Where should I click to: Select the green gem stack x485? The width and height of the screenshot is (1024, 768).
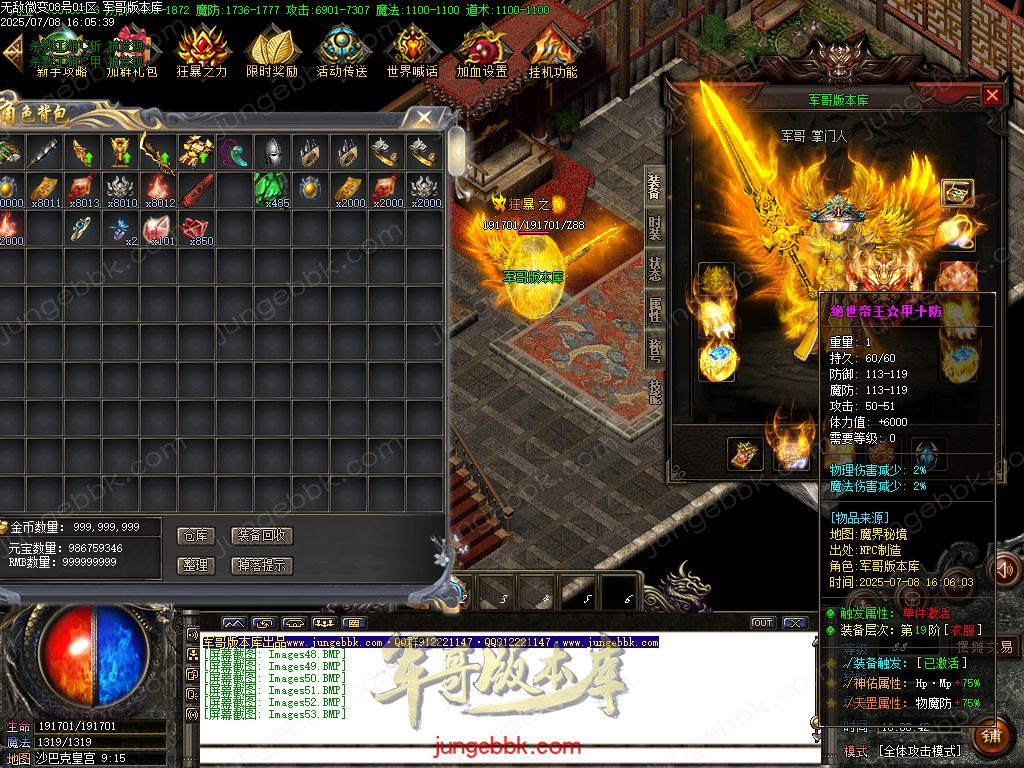pos(272,189)
